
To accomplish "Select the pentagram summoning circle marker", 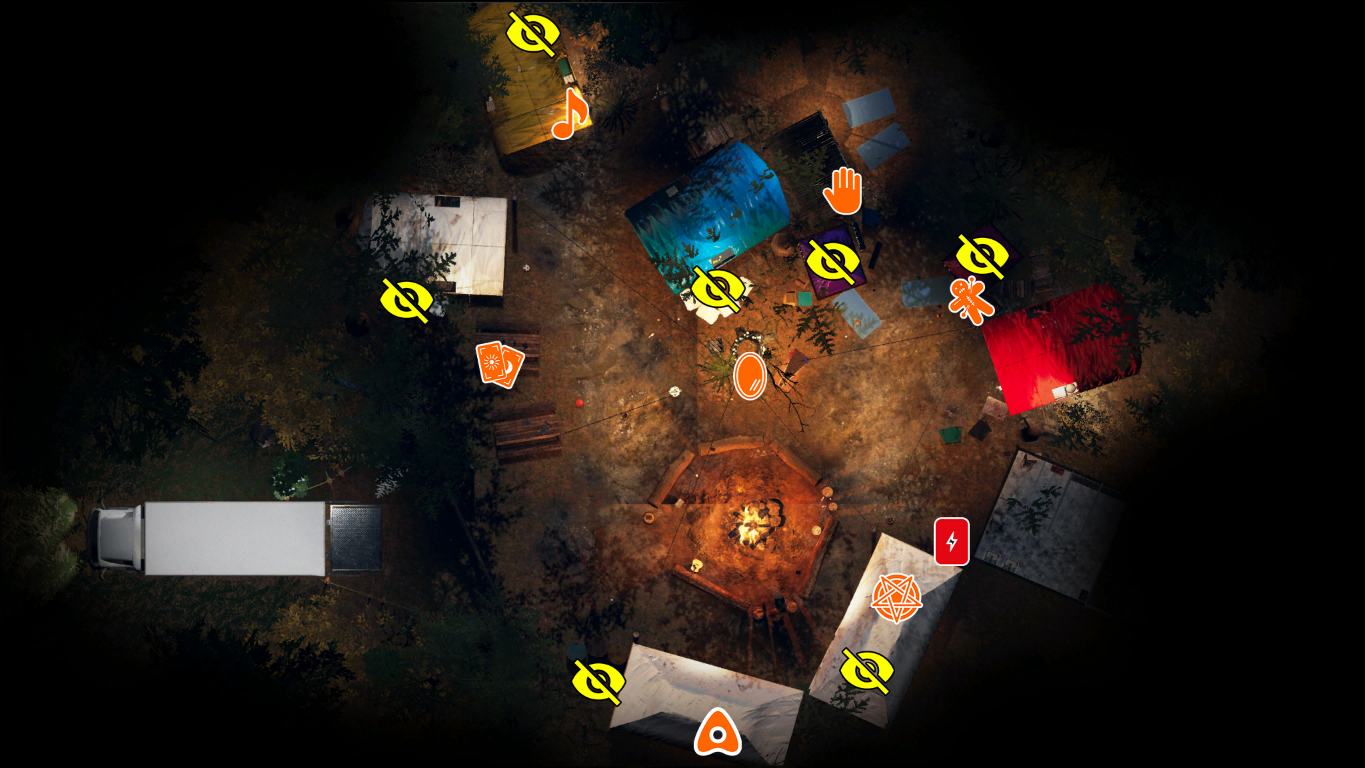I will click(895, 598).
